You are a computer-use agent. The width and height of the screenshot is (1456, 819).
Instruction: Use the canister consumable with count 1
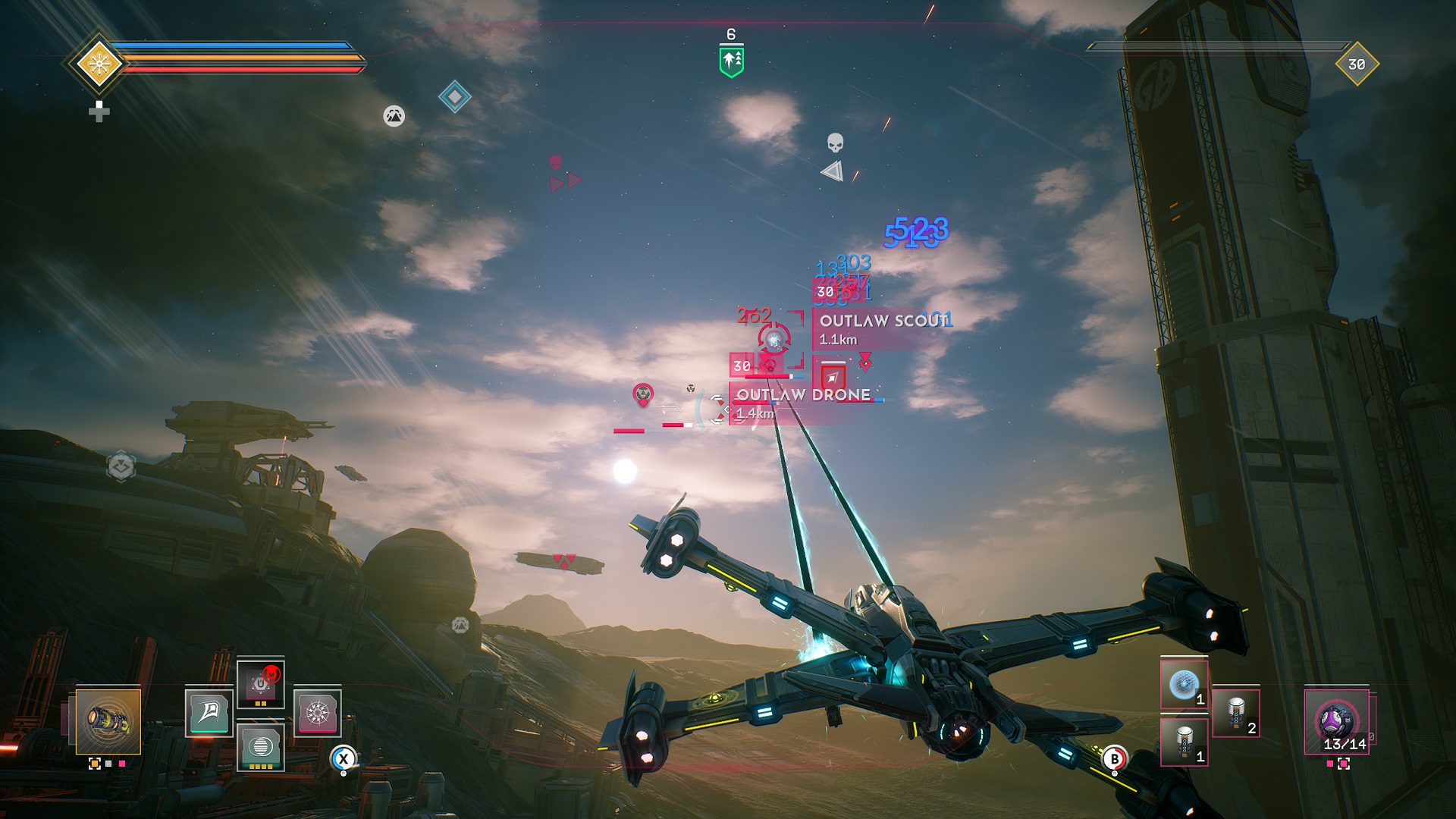(x=1184, y=741)
